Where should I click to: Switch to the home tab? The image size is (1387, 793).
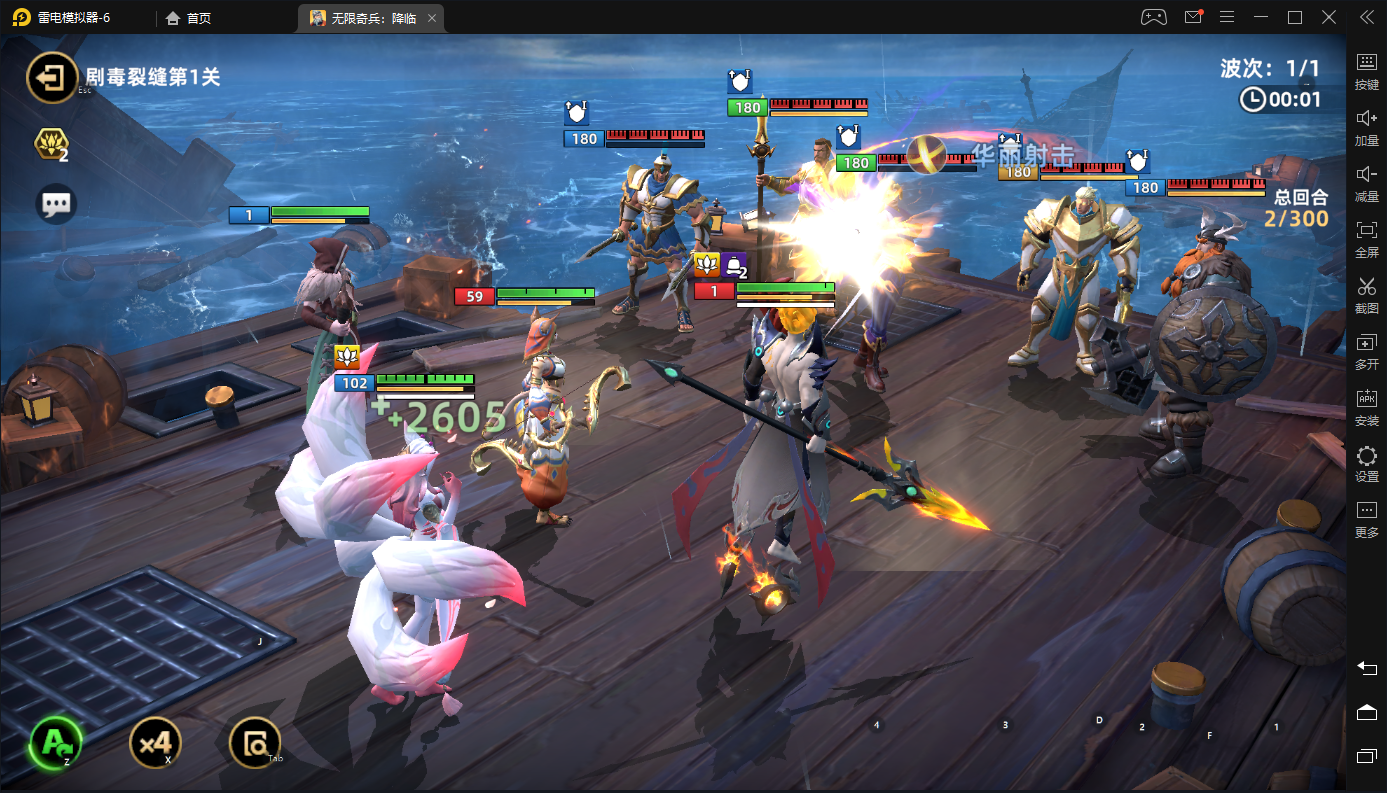tap(188, 18)
